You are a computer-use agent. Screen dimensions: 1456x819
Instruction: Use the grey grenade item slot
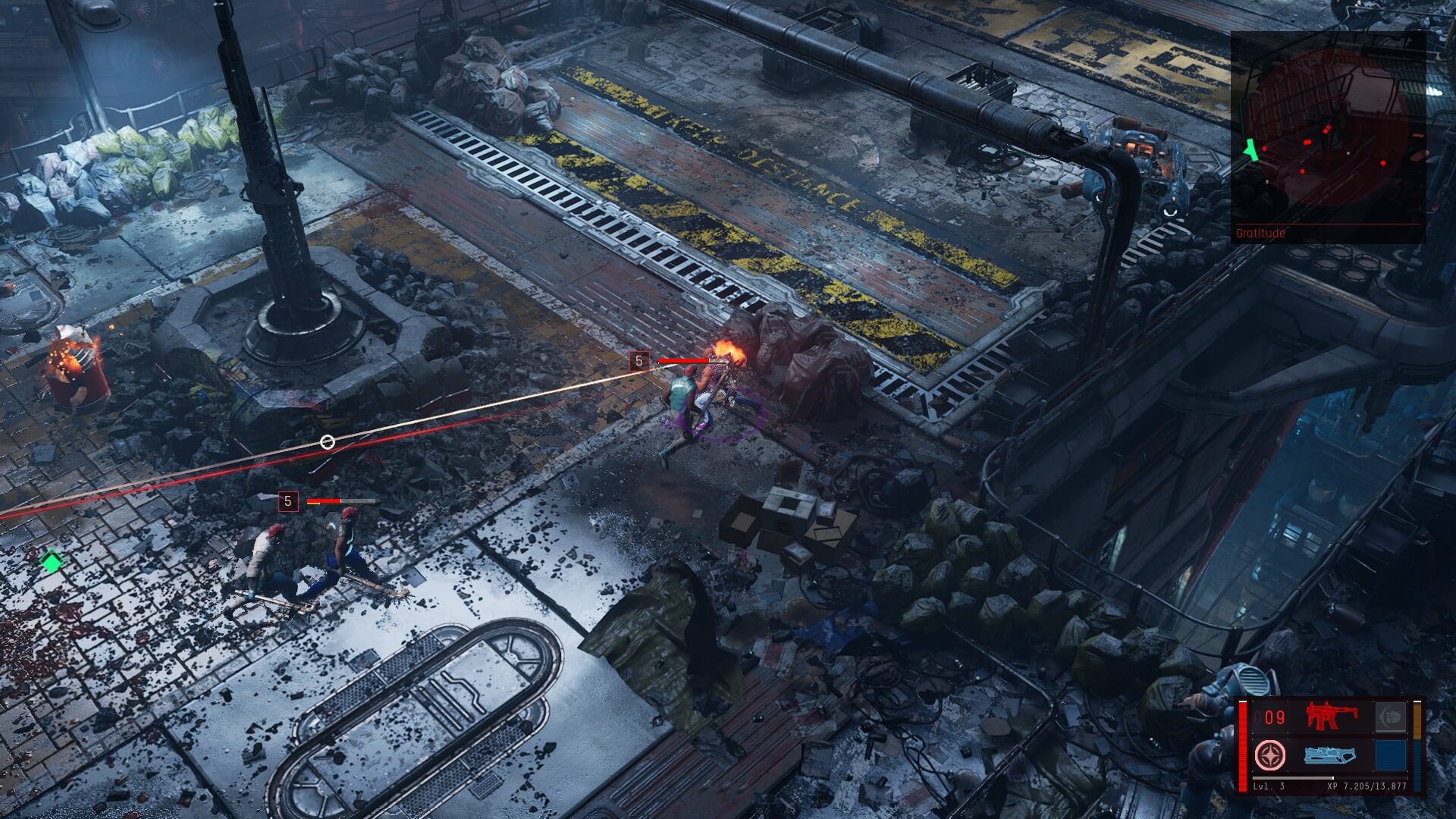[1390, 717]
